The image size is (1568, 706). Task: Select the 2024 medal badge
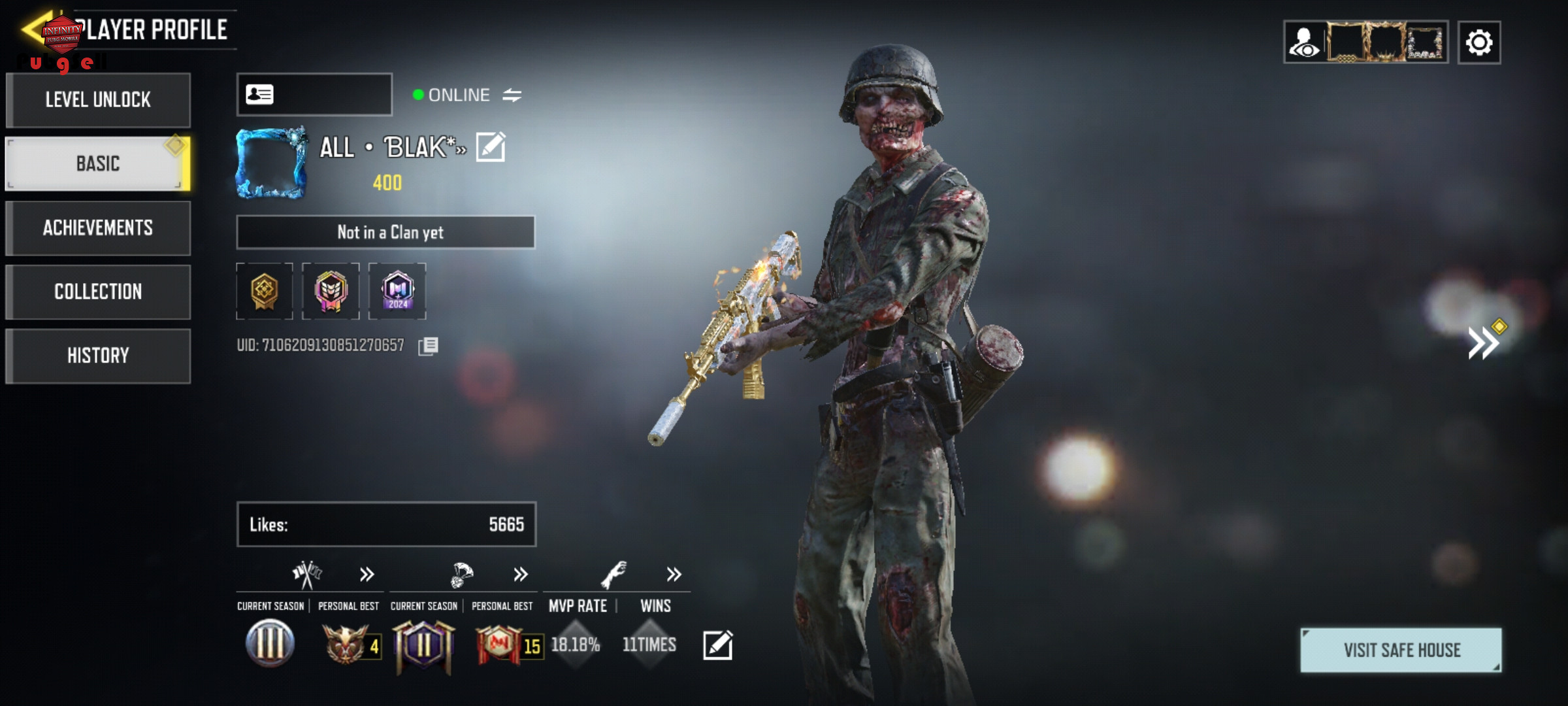[397, 291]
